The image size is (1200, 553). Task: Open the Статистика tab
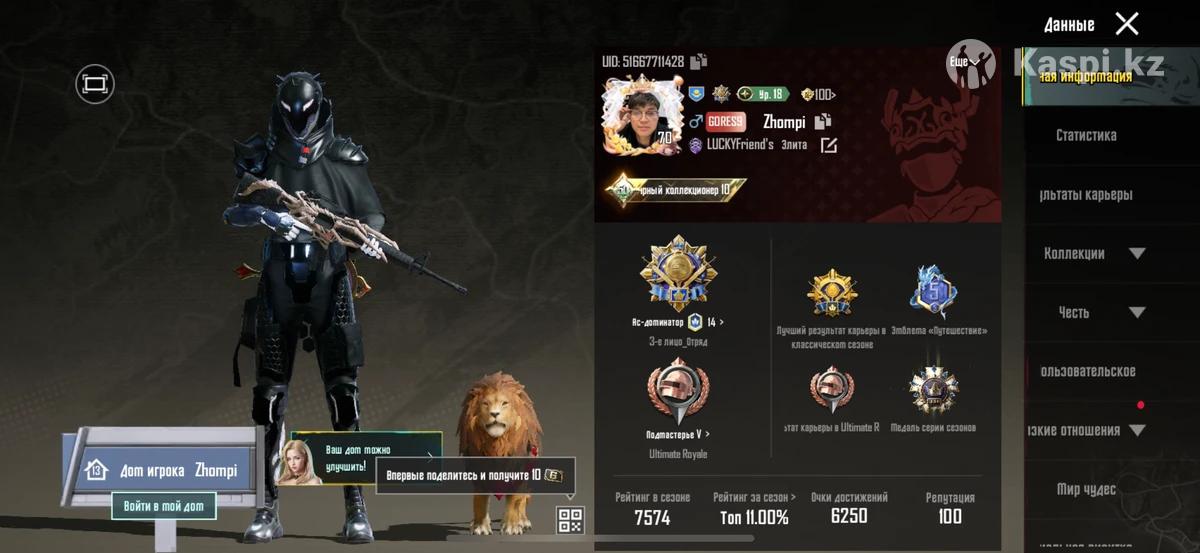[1086, 135]
